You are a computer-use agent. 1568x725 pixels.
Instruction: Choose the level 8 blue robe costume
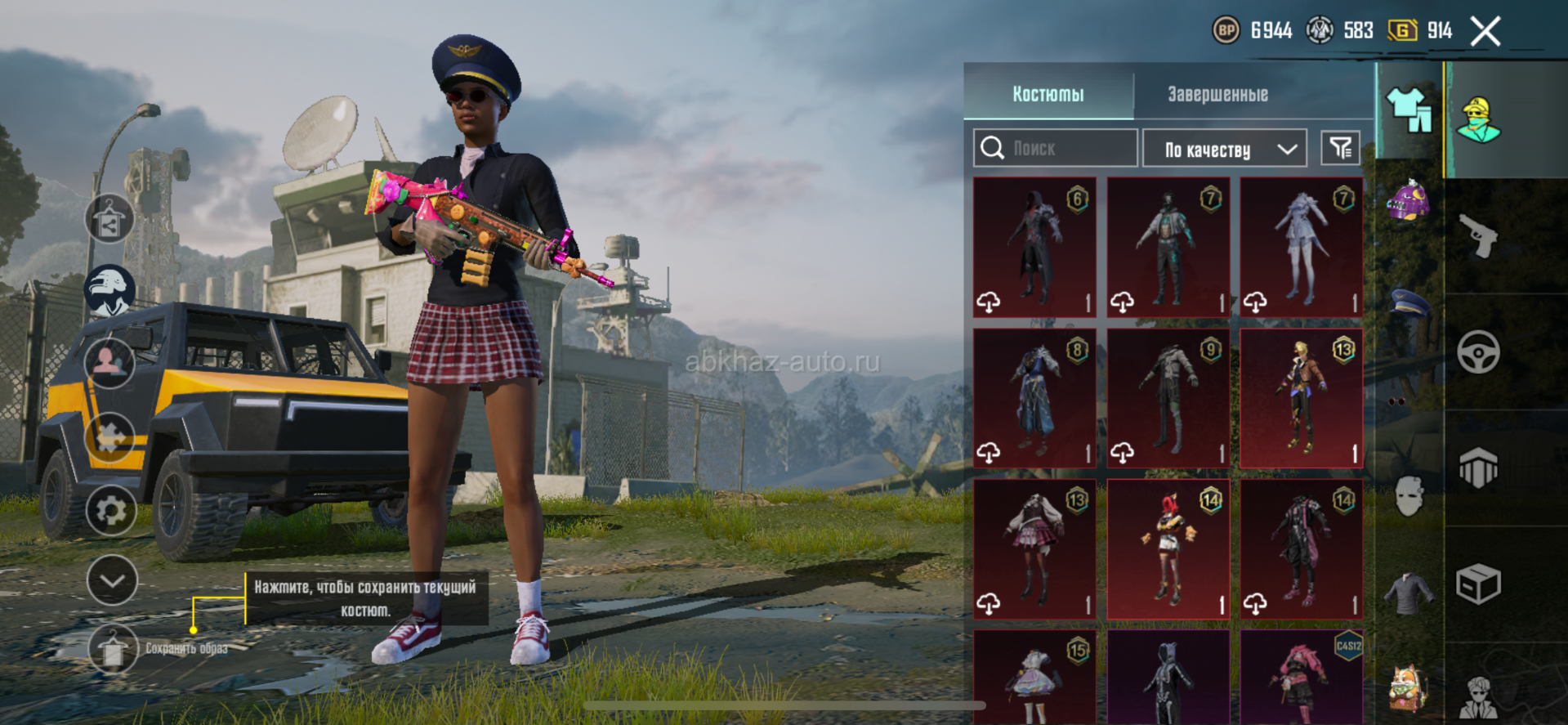tap(1034, 398)
